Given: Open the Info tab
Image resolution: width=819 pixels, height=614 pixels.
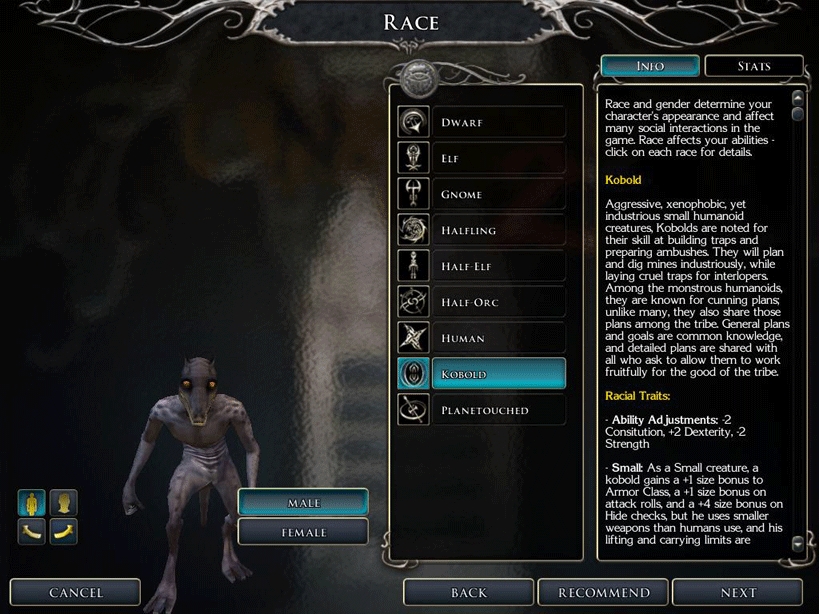Looking at the screenshot, I should pyautogui.click(x=650, y=66).
